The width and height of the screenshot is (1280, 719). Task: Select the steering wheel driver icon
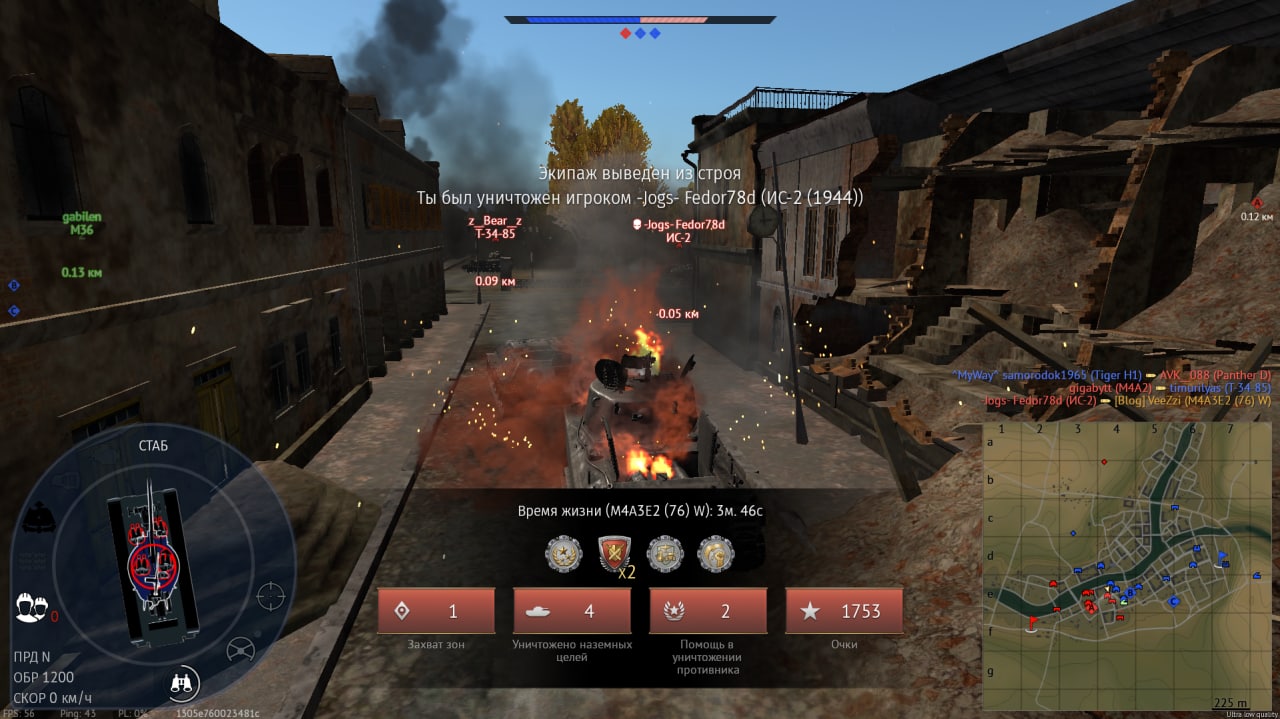[x=240, y=650]
